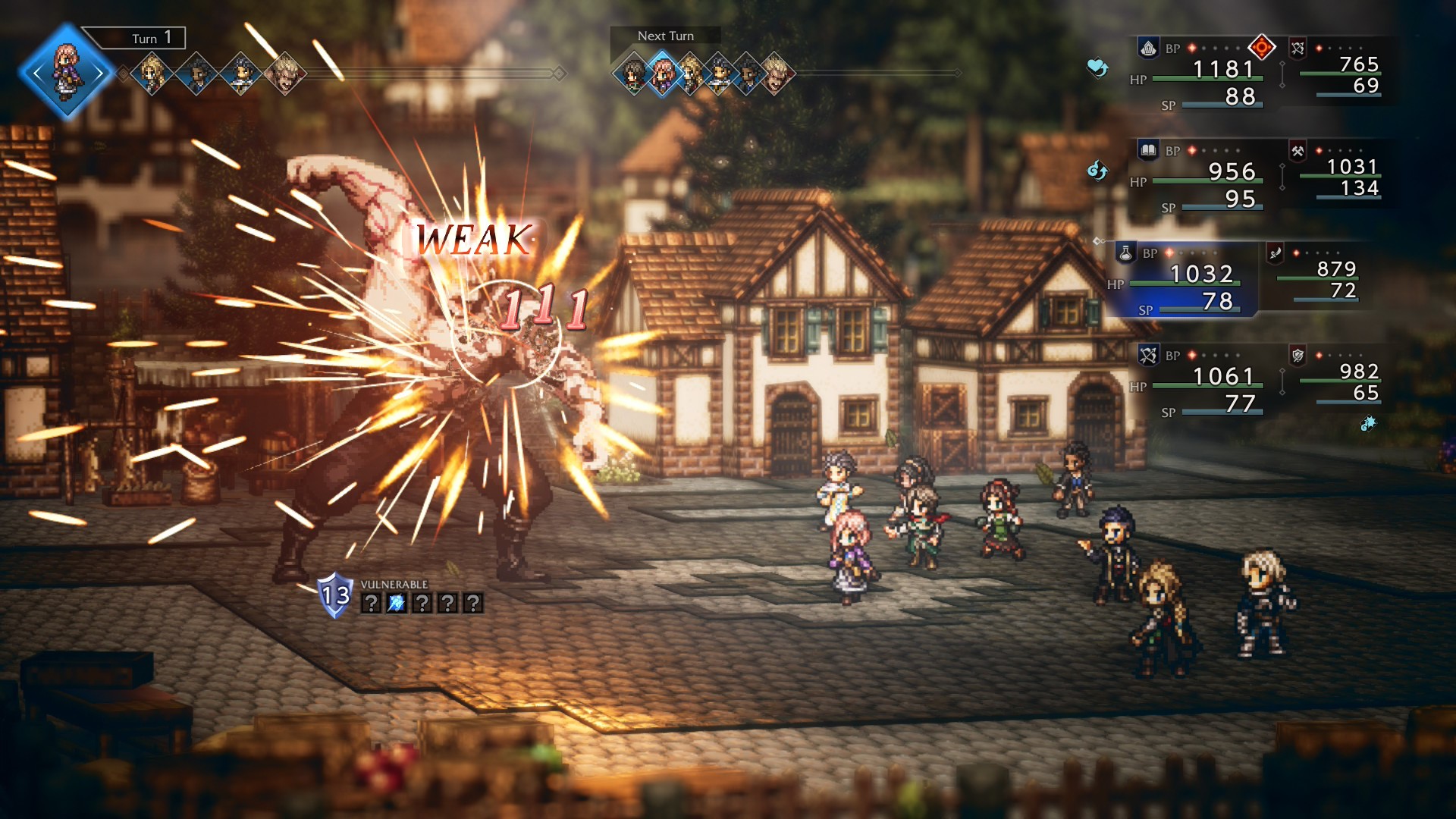Click the left arrow on the active character diamond
The width and height of the screenshot is (1456, 819).
[38, 72]
